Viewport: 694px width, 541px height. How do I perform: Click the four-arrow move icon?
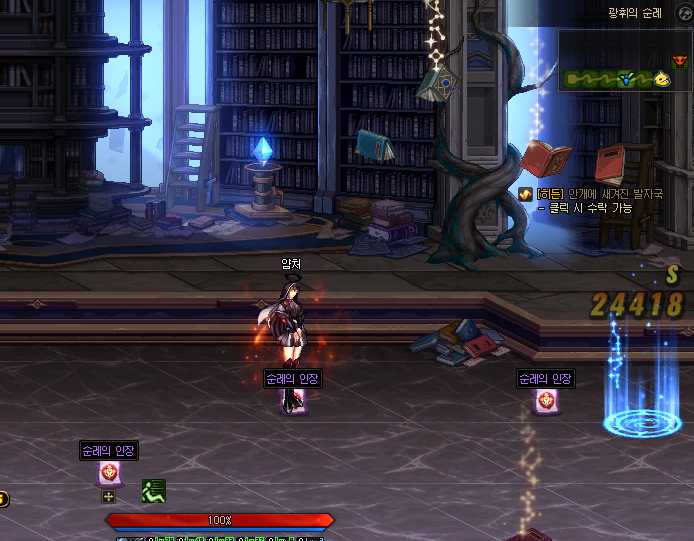point(109,496)
